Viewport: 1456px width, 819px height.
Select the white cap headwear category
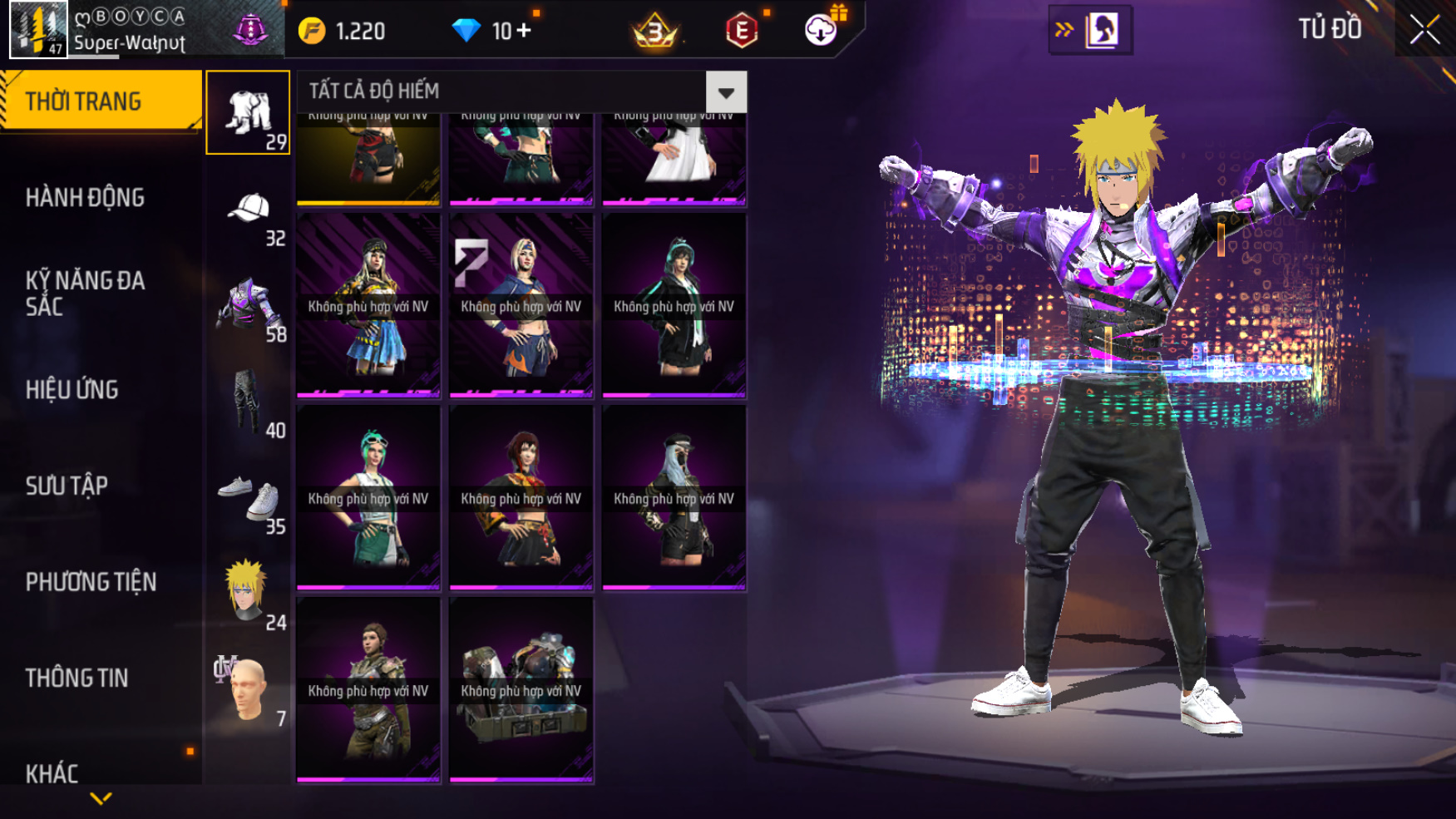pyautogui.click(x=248, y=210)
